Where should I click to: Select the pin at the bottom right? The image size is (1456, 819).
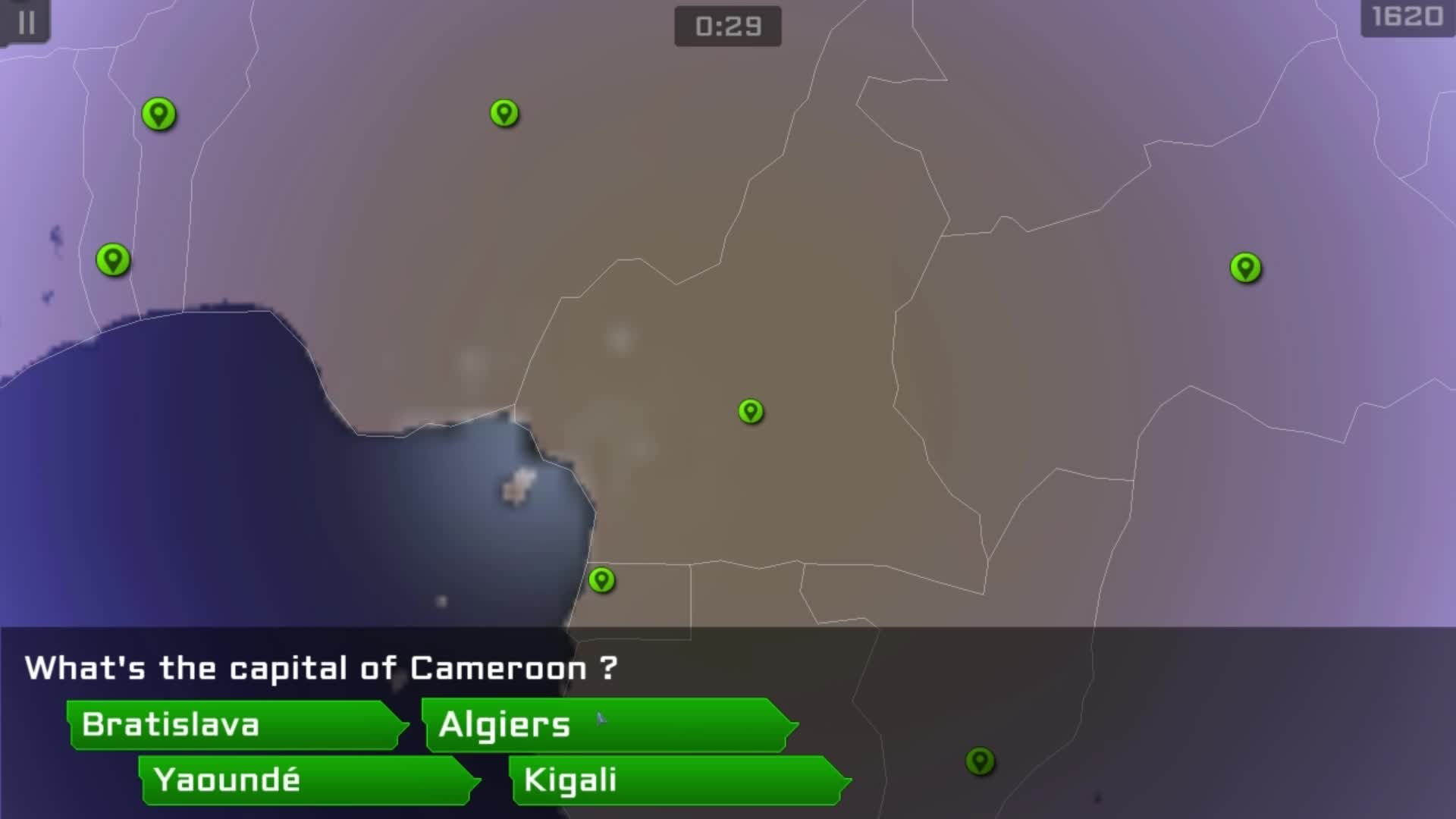click(981, 760)
